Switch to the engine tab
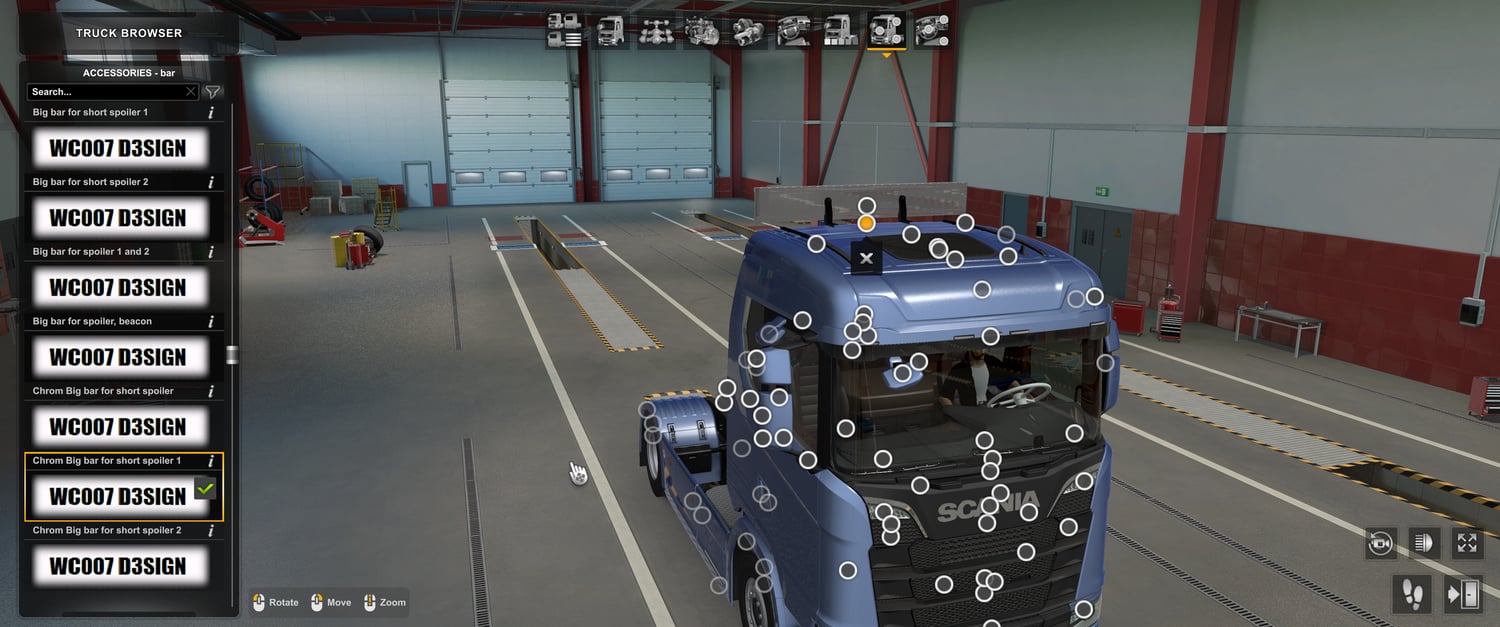 703,32
